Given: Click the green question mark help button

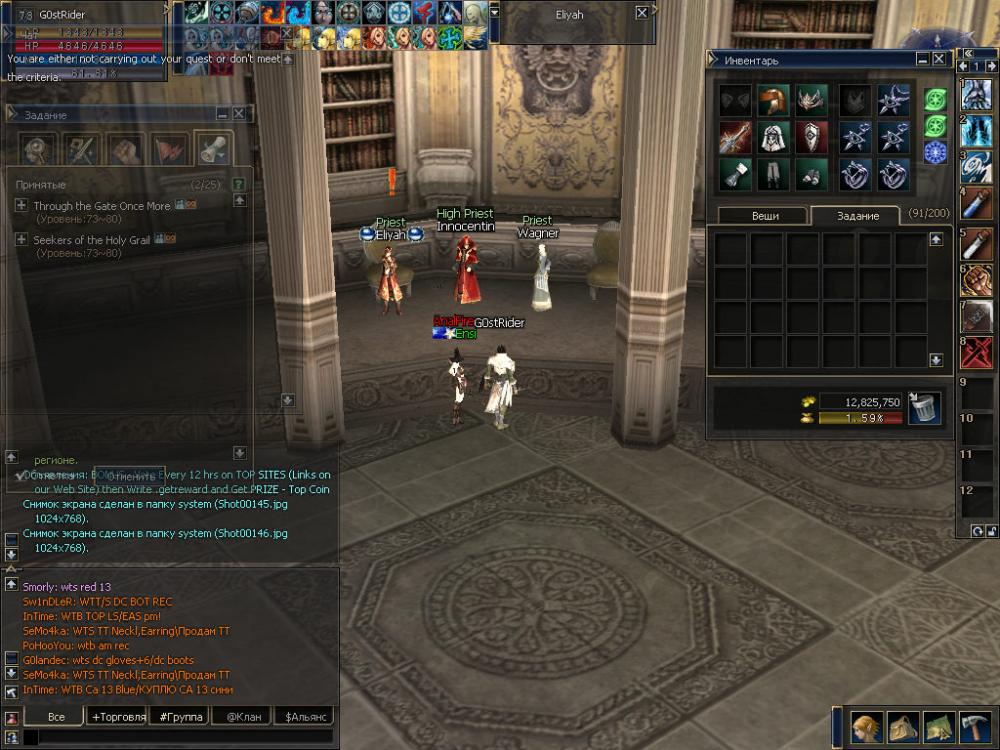Looking at the screenshot, I should pos(239,185).
